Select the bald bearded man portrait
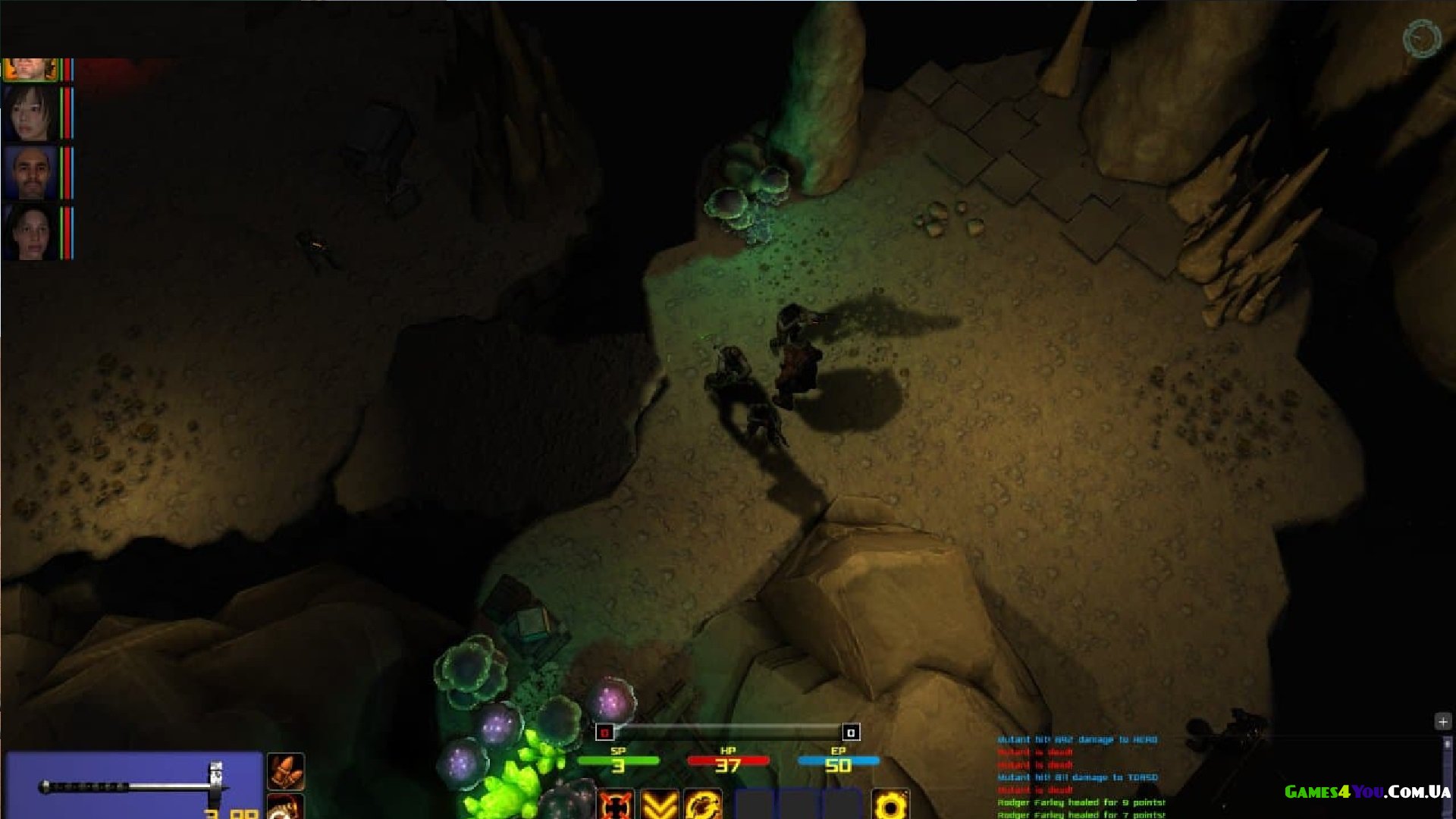 30,173
